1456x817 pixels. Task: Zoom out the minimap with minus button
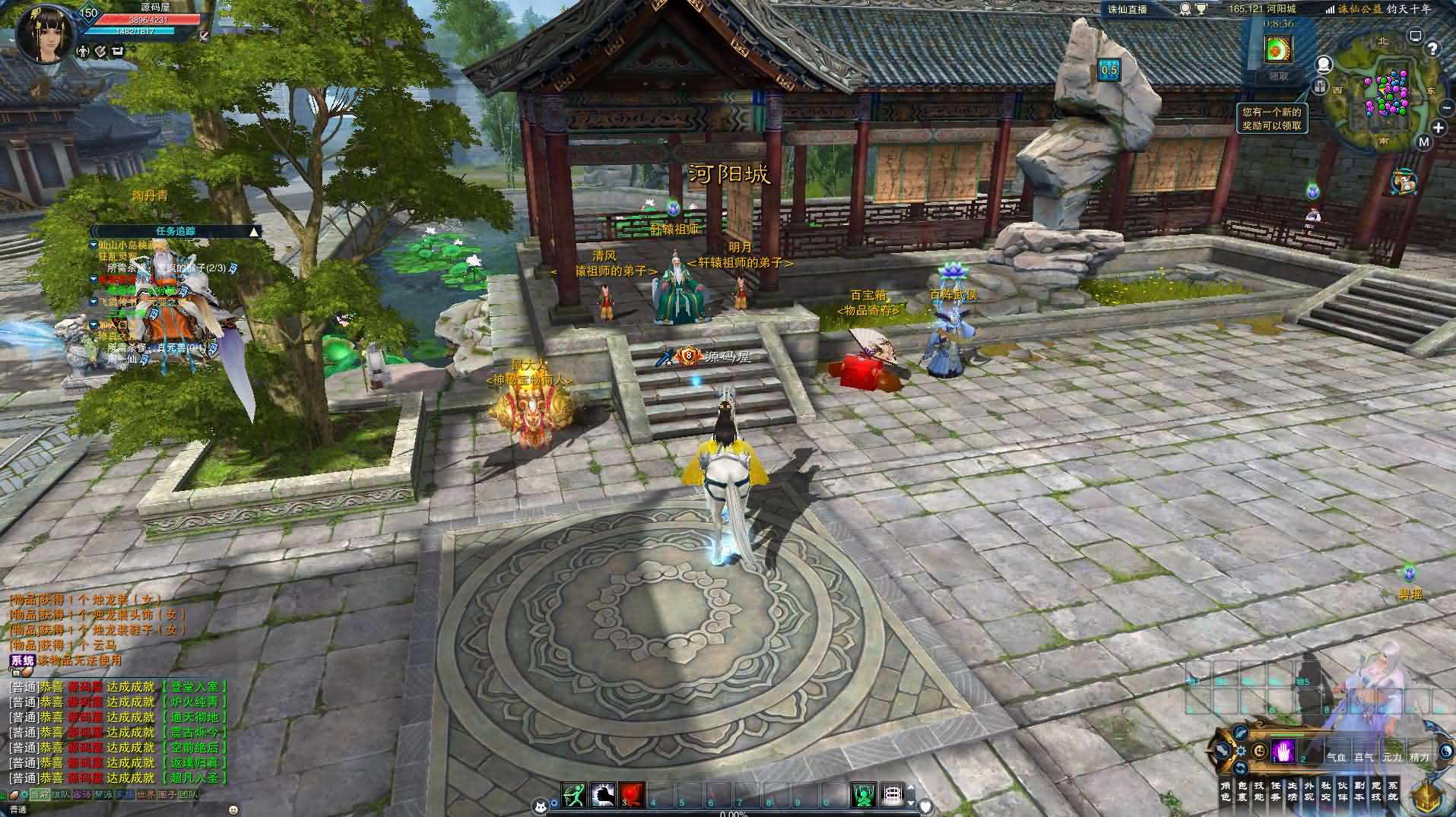[x=1441, y=107]
